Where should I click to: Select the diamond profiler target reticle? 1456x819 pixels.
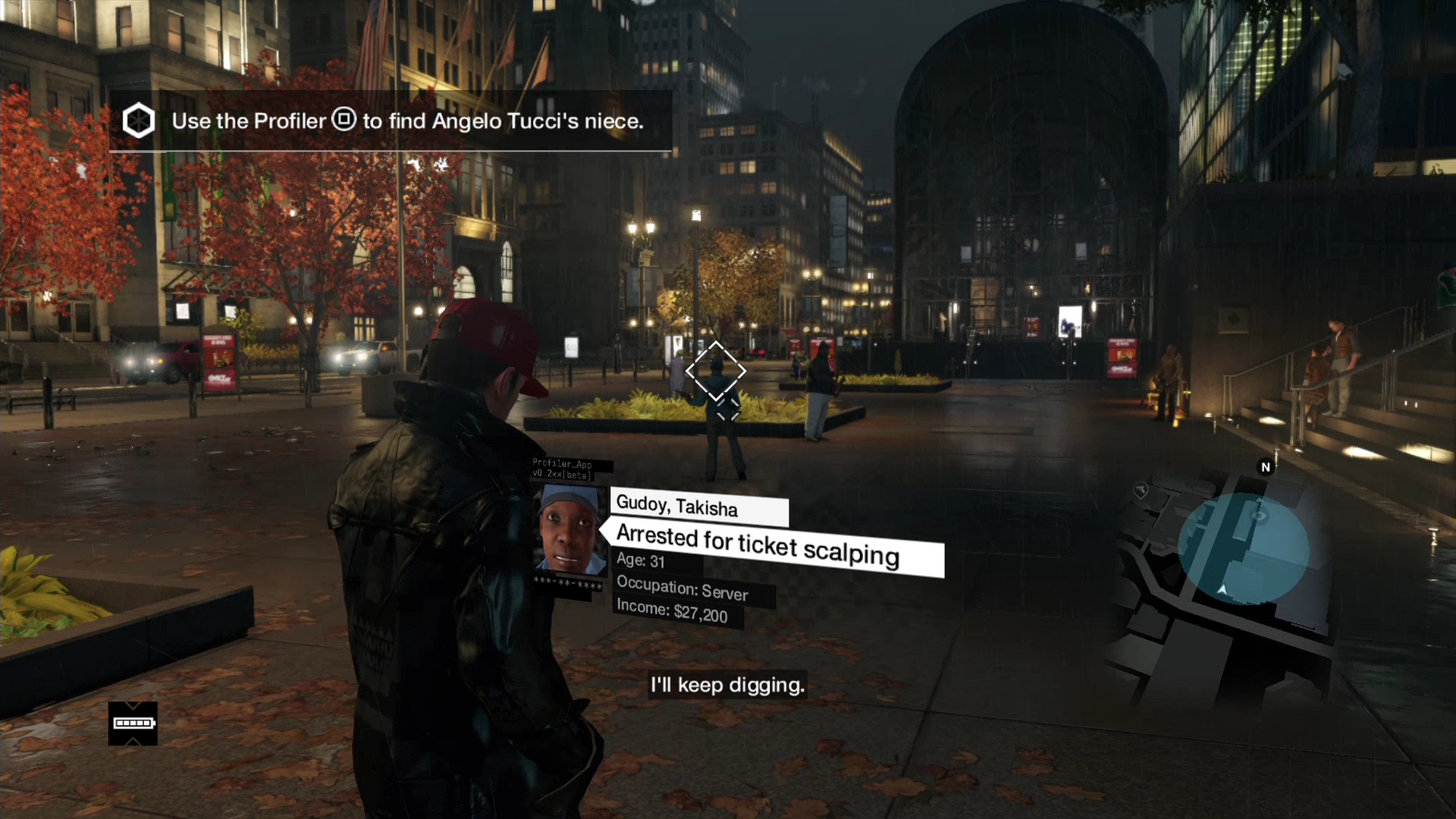point(716,372)
